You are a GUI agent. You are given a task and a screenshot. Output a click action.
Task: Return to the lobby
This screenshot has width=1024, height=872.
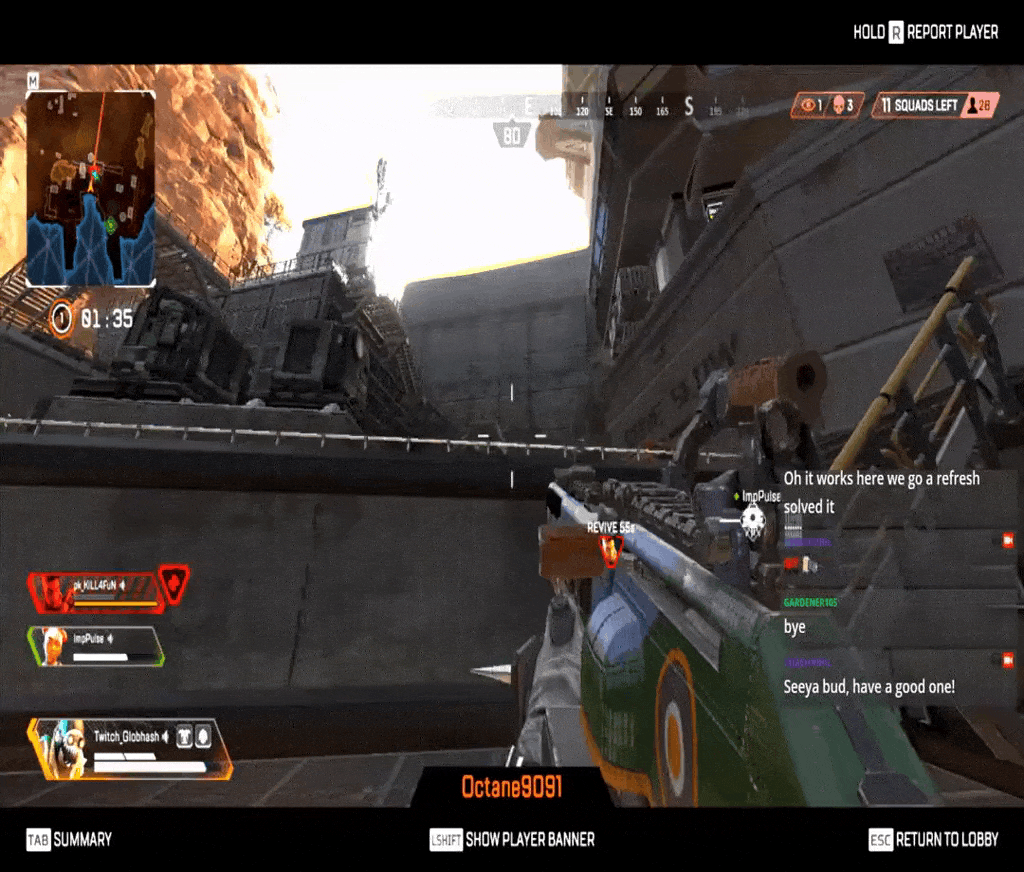tap(934, 840)
